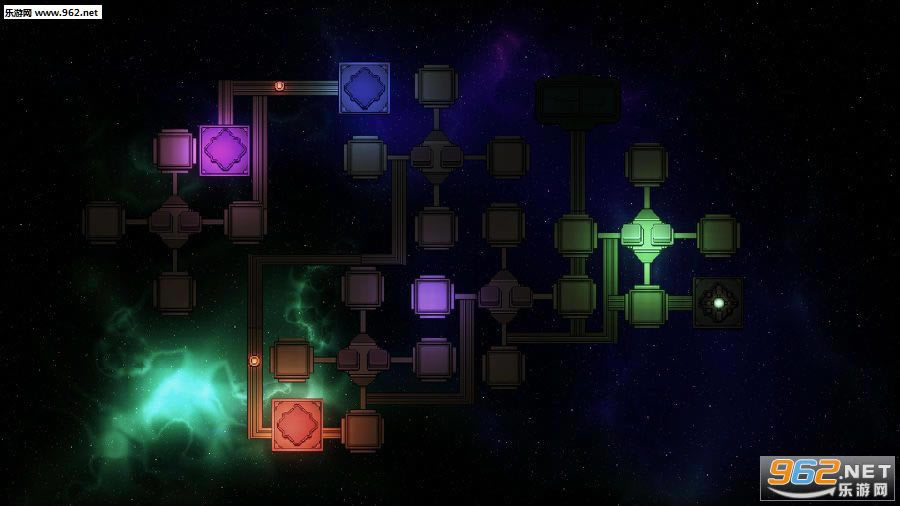Select the dark tile with green orb
Screen dimensions: 900x506
pos(718,302)
